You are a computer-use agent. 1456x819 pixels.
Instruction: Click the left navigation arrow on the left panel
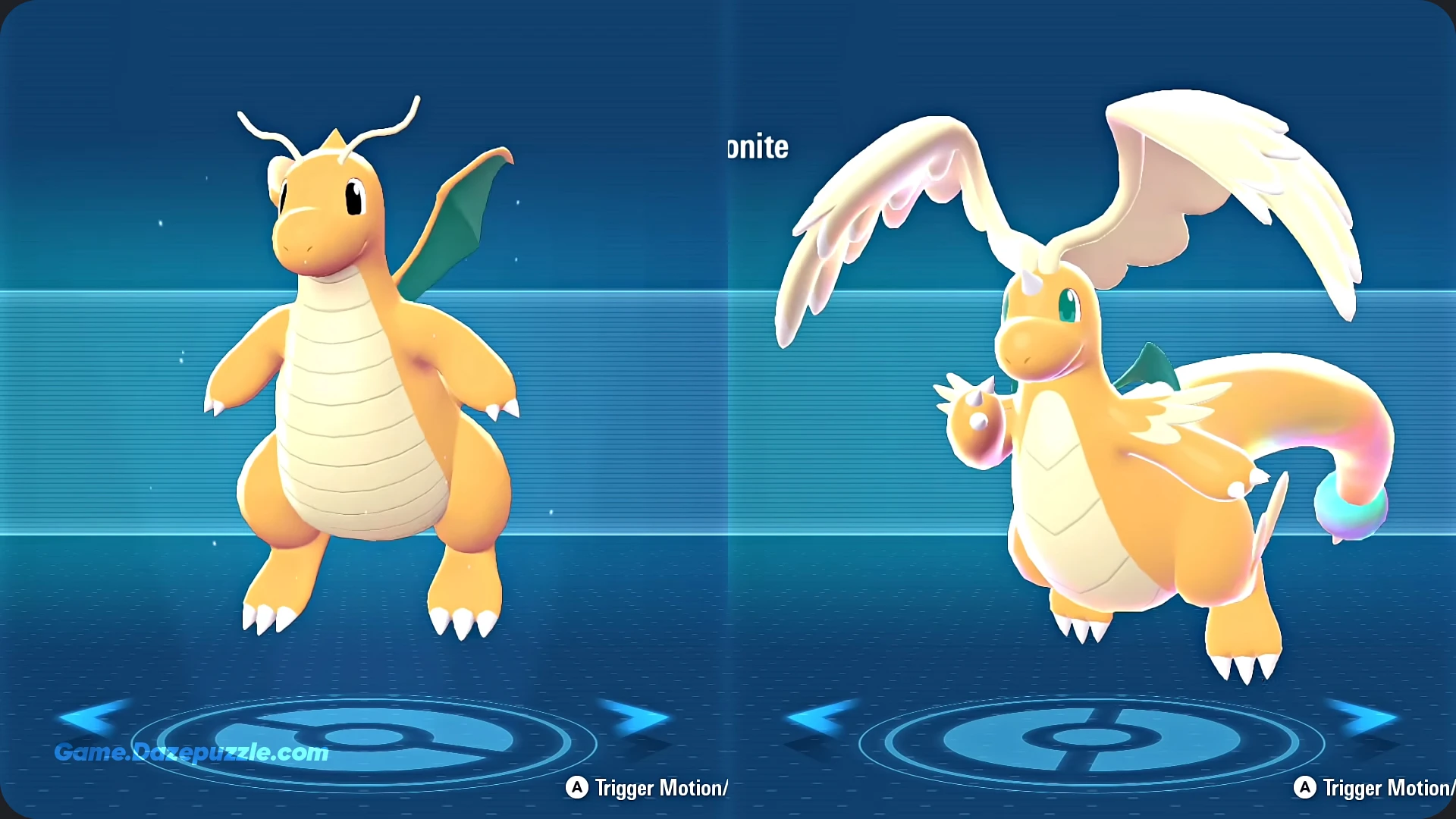tap(91, 717)
